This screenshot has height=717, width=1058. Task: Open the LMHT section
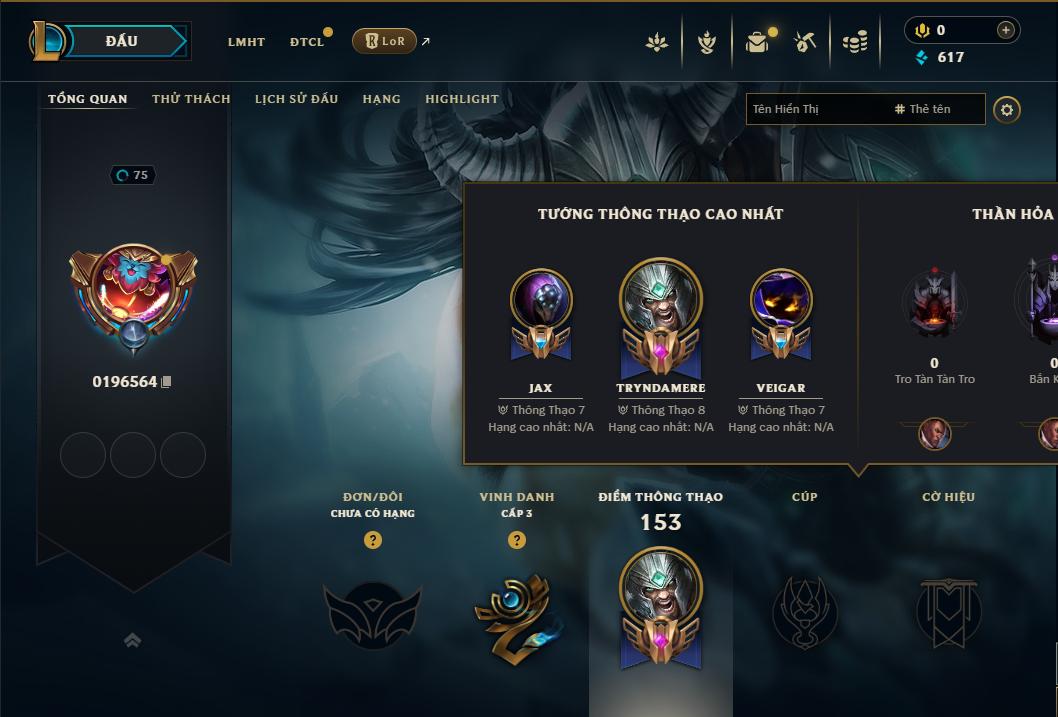(x=246, y=42)
